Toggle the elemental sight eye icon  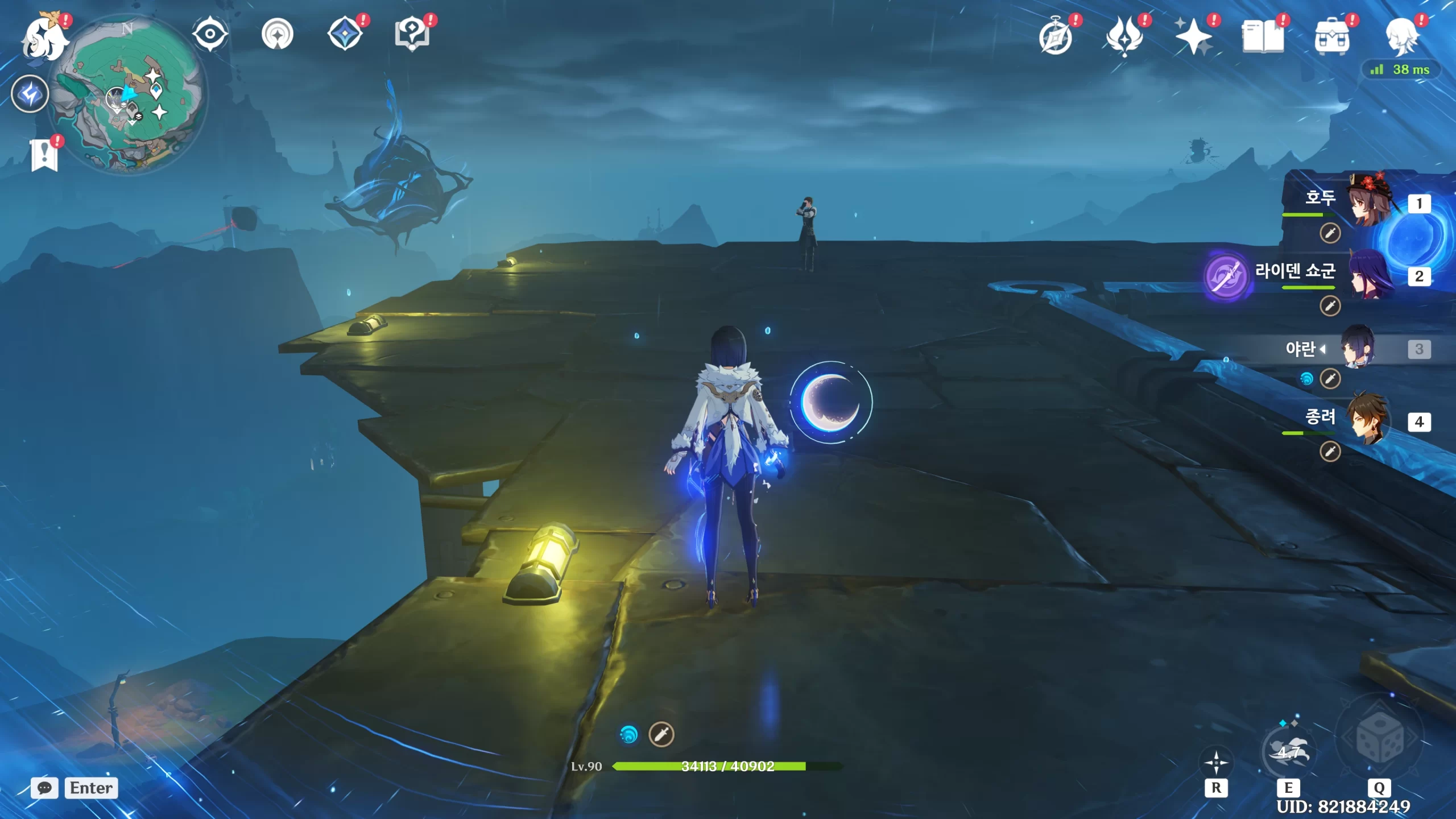point(210,34)
